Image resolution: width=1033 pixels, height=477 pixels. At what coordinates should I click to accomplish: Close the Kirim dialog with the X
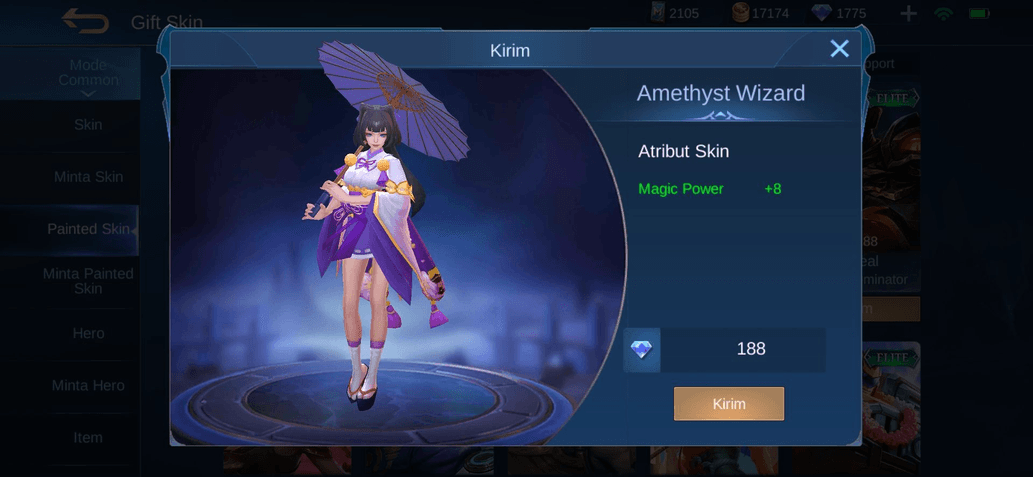coord(840,49)
